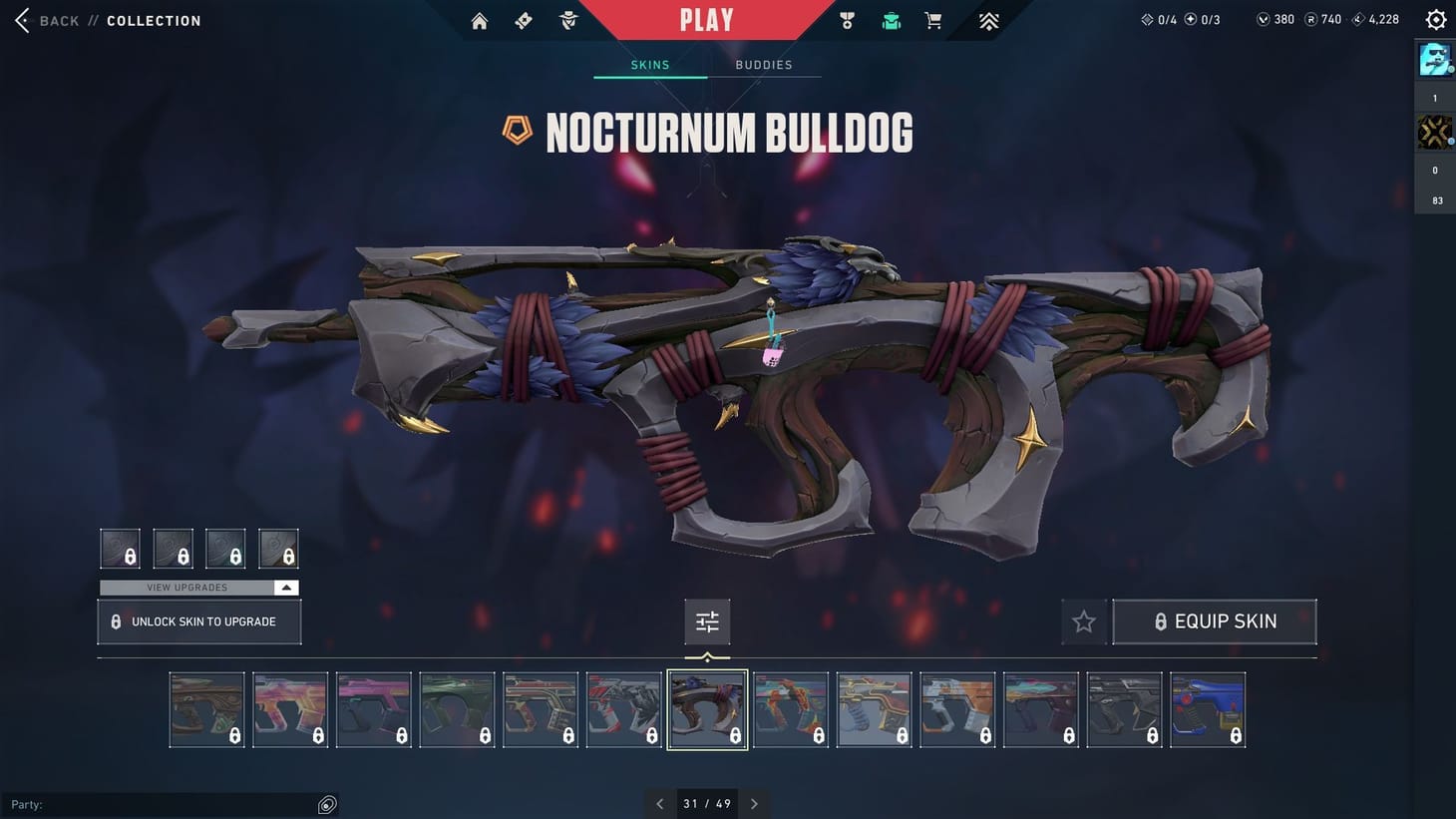Open next skin page with right arrow
The height and width of the screenshot is (819, 1456).
(x=754, y=803)
